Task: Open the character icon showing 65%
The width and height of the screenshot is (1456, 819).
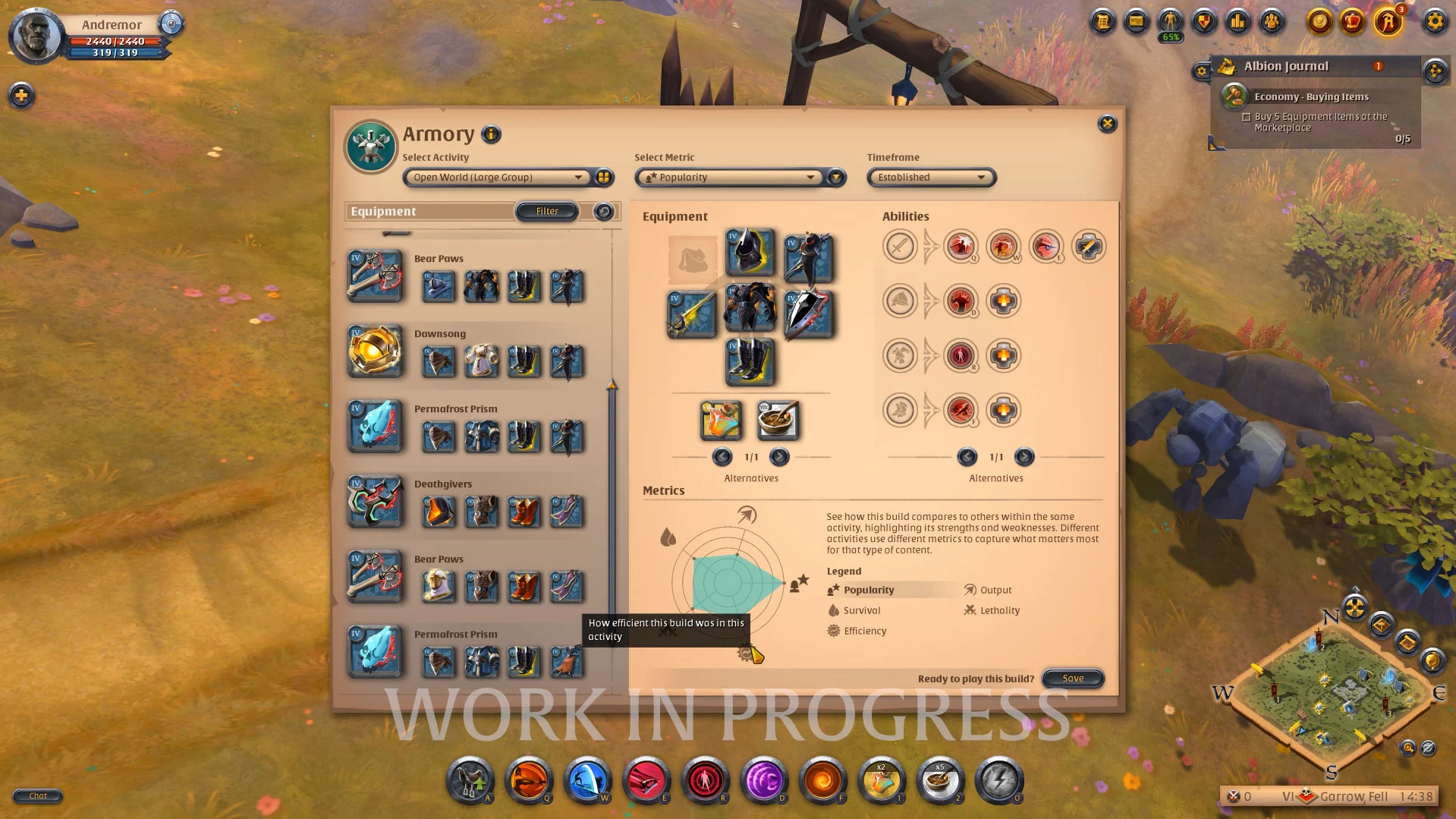Action: pos(1169,23)
